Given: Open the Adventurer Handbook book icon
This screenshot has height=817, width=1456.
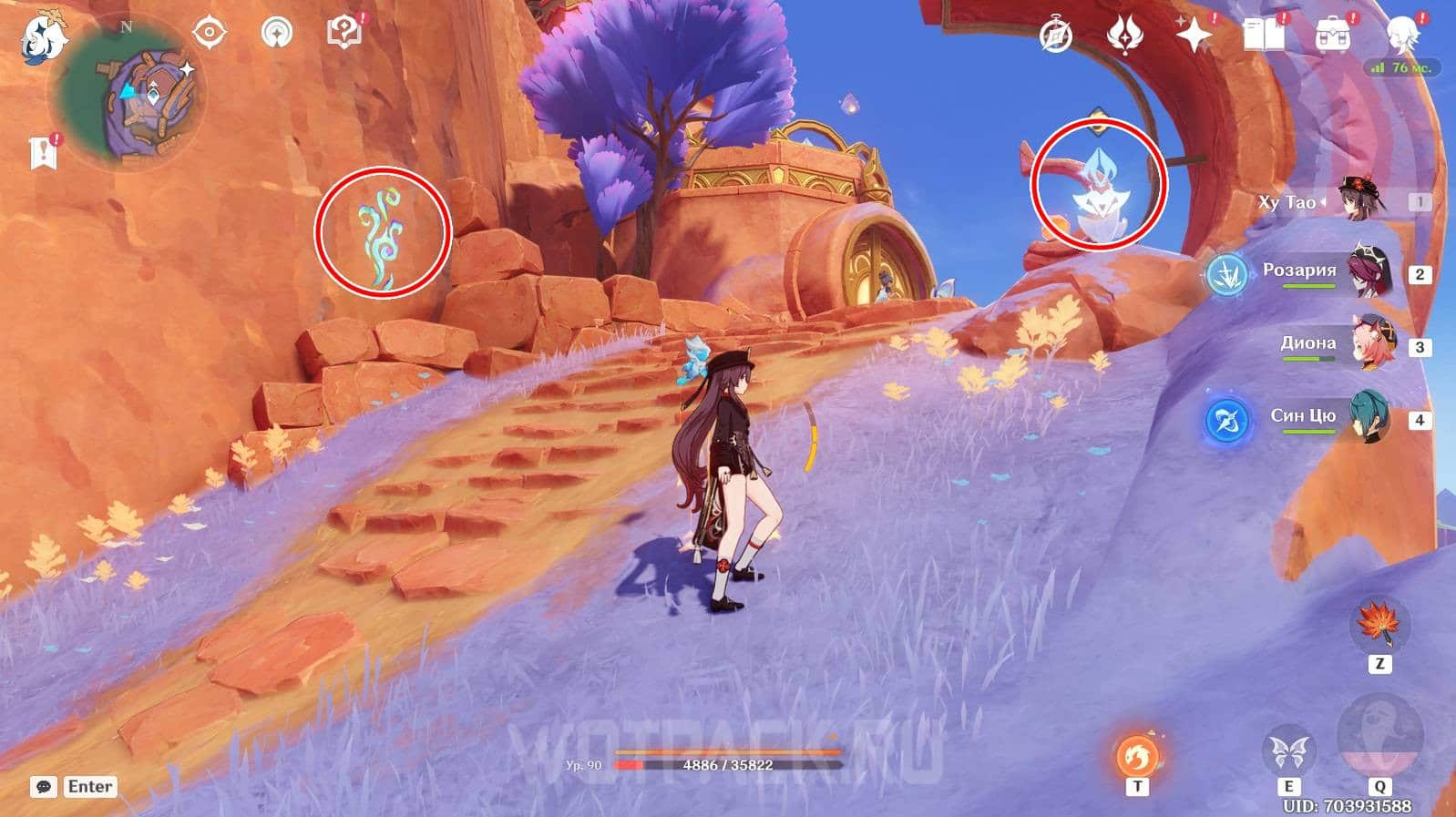Looking at the screenshot, I should click(1263, 35).
